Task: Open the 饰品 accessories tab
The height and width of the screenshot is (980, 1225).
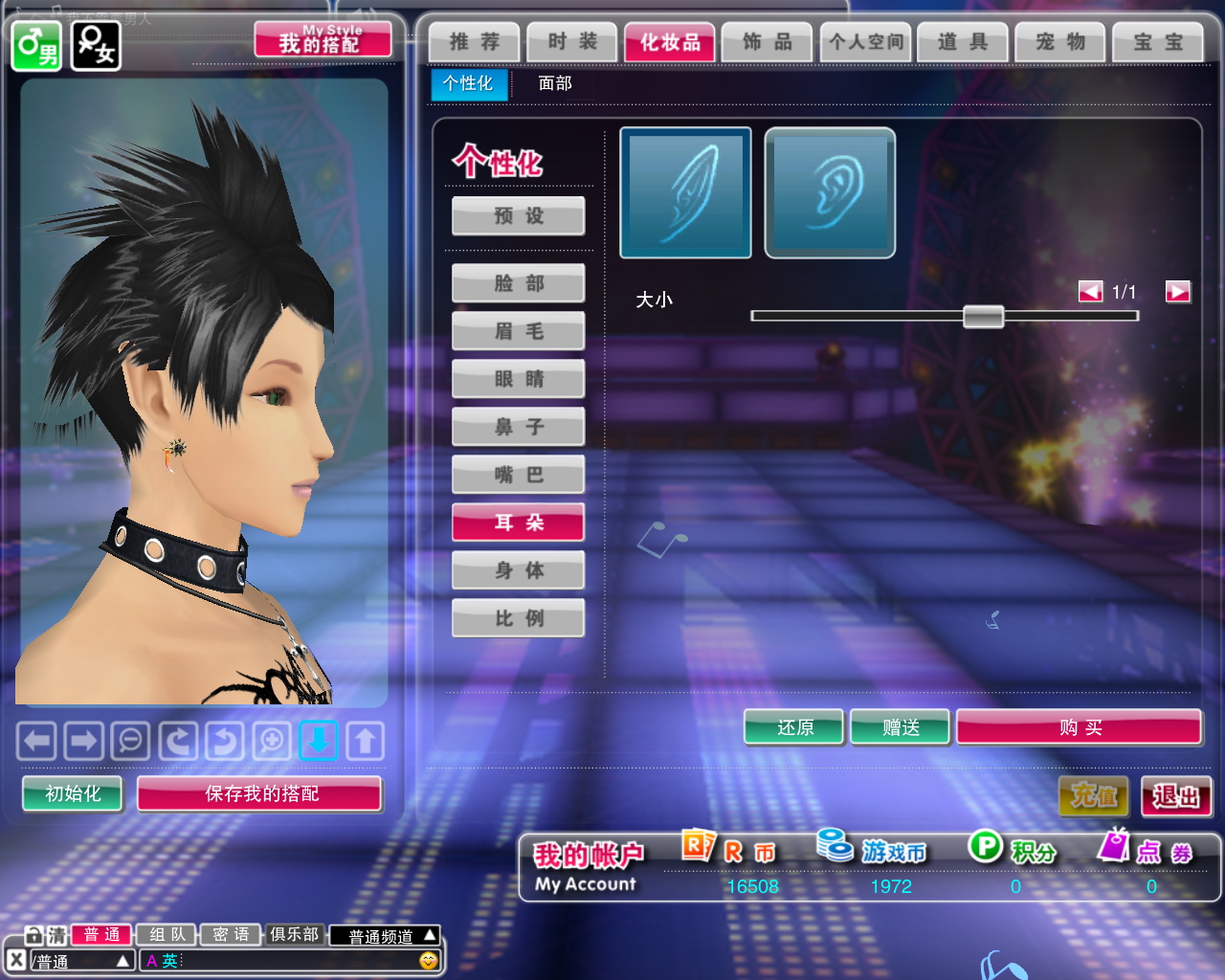Action: point(768,42)
